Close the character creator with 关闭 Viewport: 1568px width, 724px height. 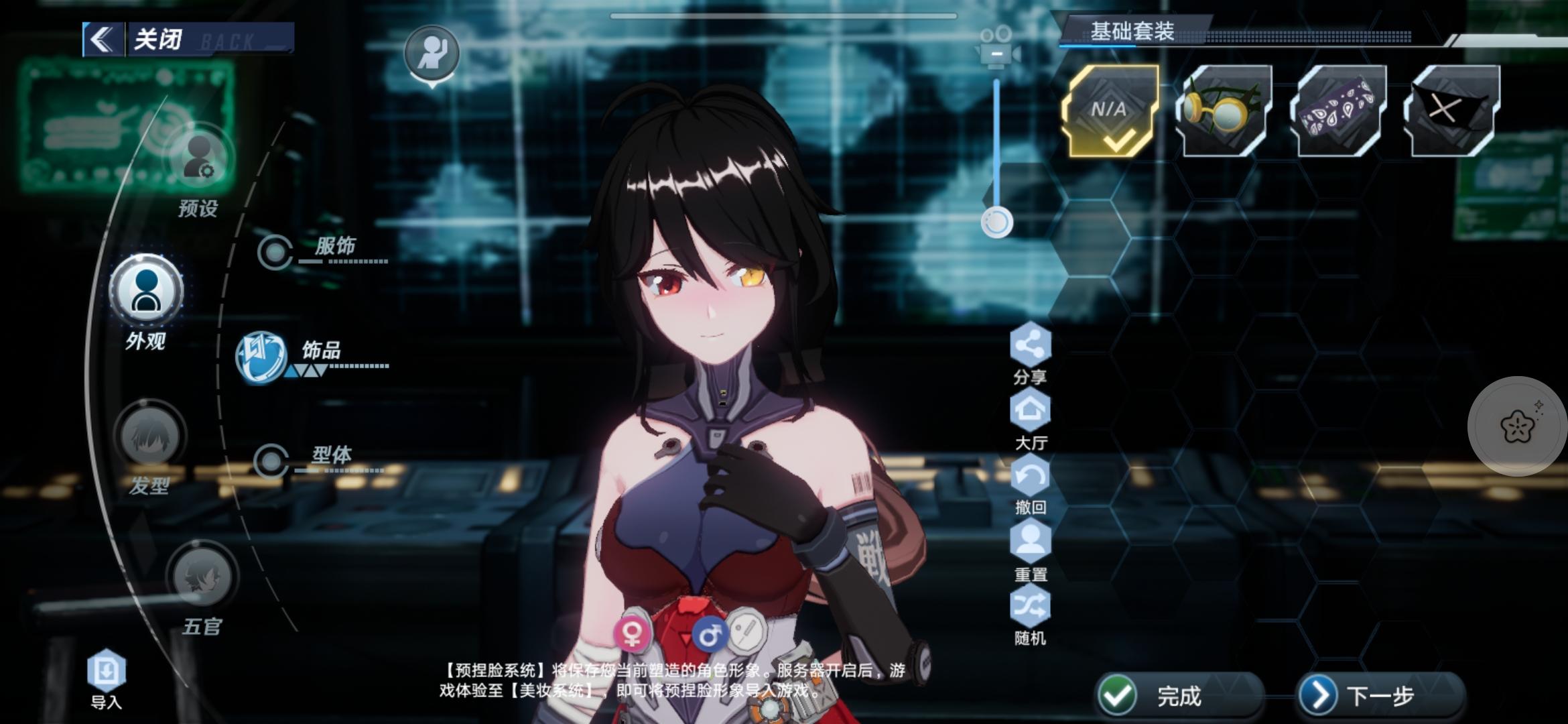click(157, 40)
